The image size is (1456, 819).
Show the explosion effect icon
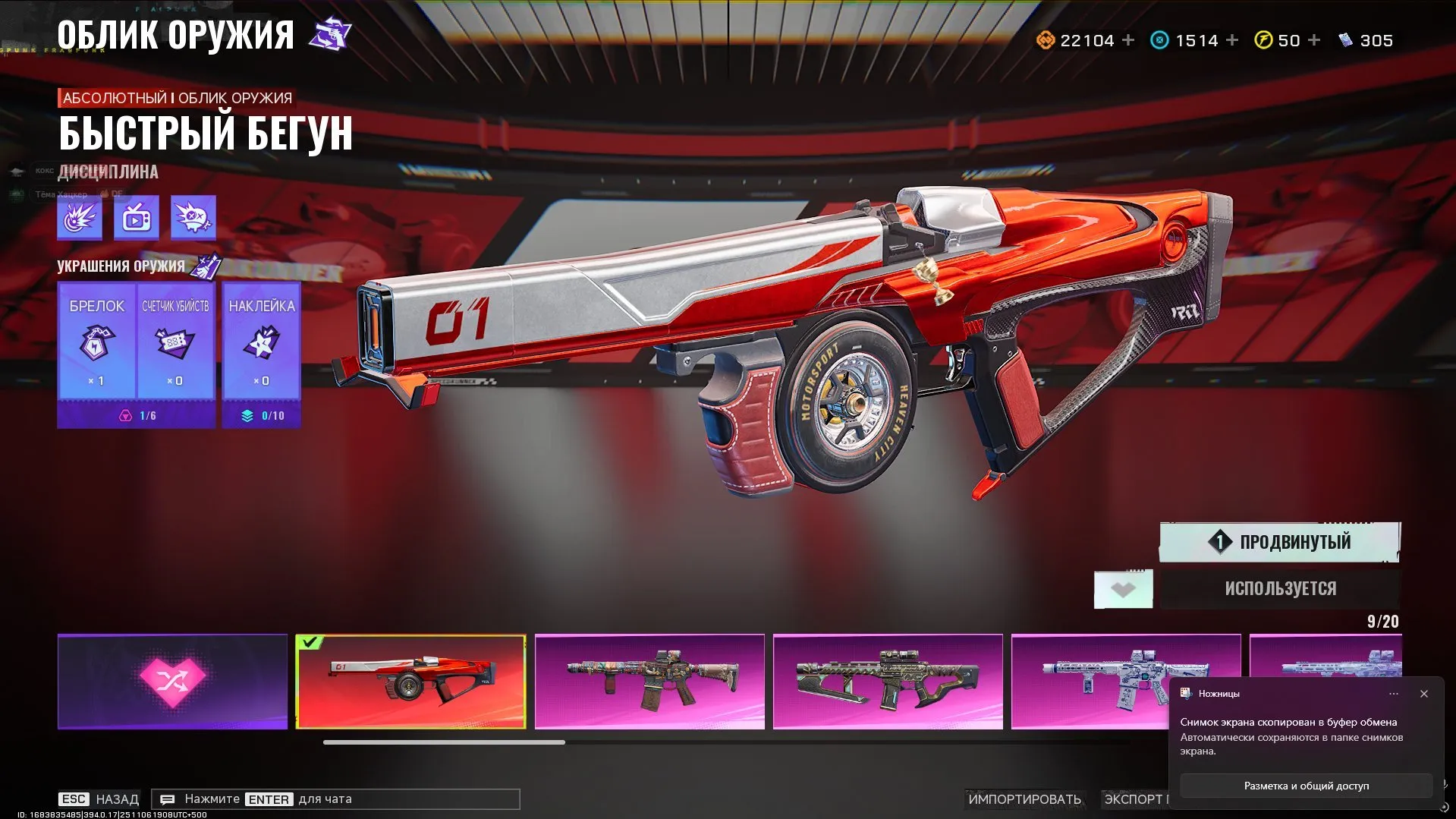click(80, 218)
